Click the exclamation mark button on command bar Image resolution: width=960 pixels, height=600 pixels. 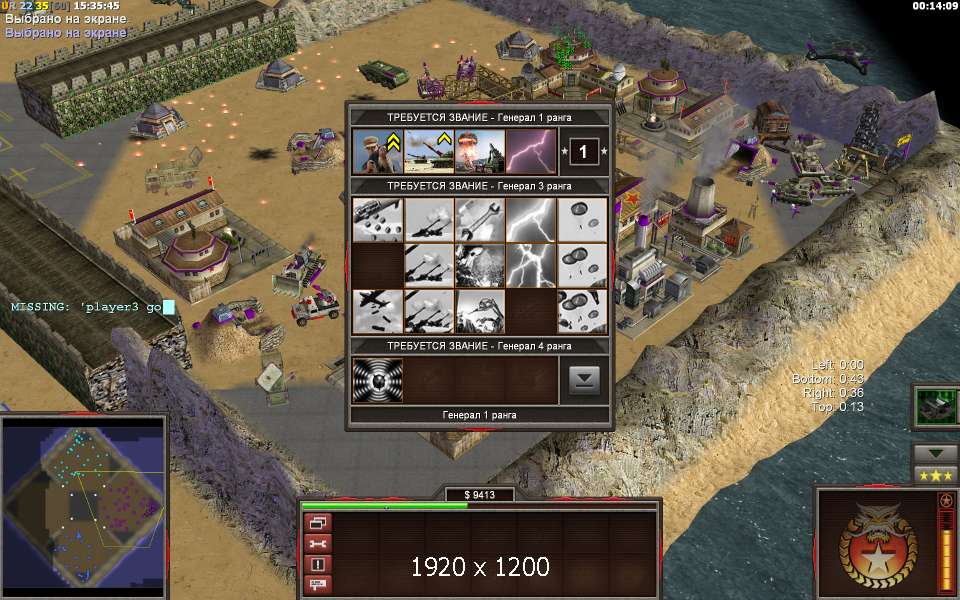(x=318, y=564)
